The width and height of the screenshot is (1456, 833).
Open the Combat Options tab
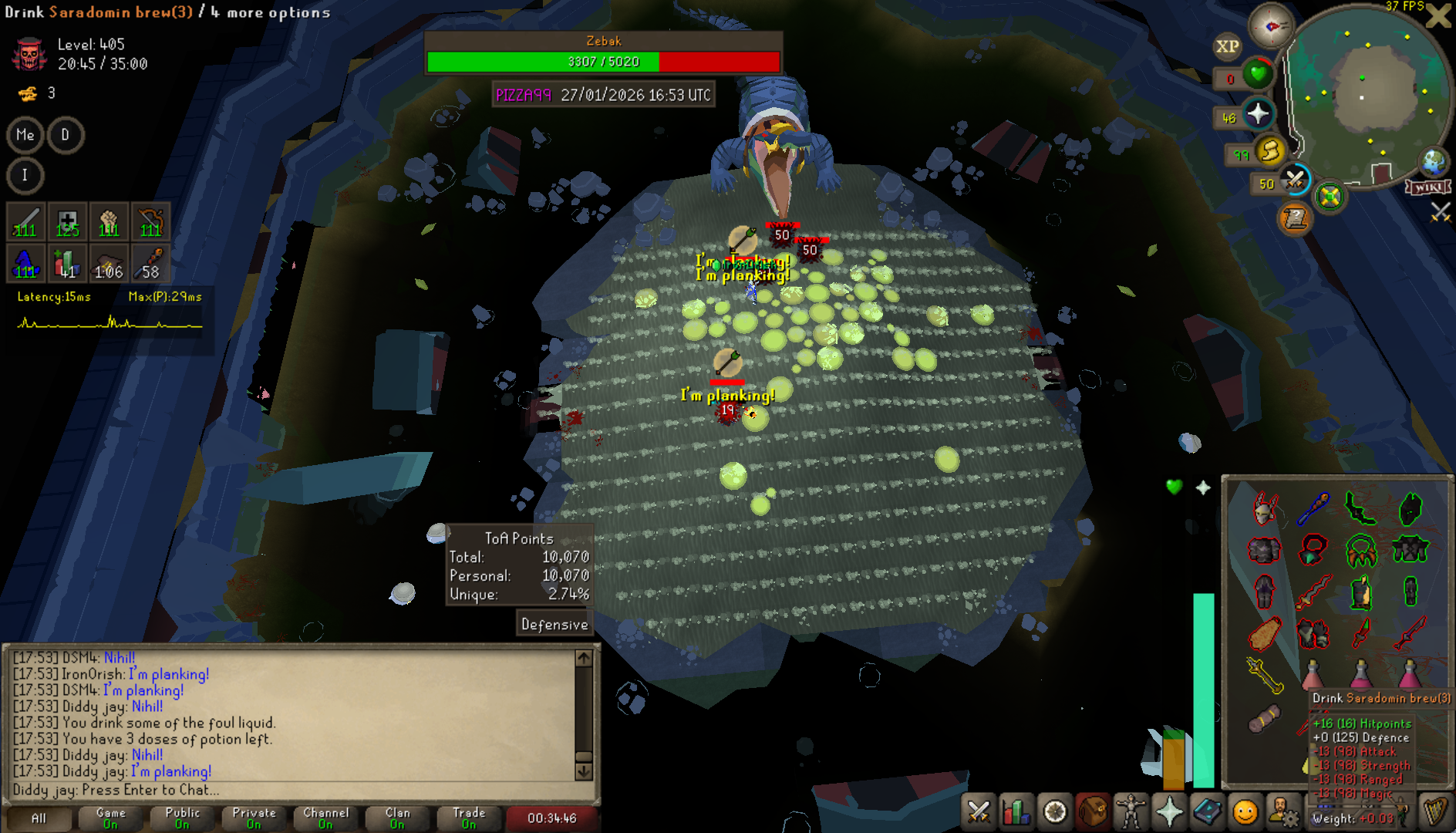(979, 812)
